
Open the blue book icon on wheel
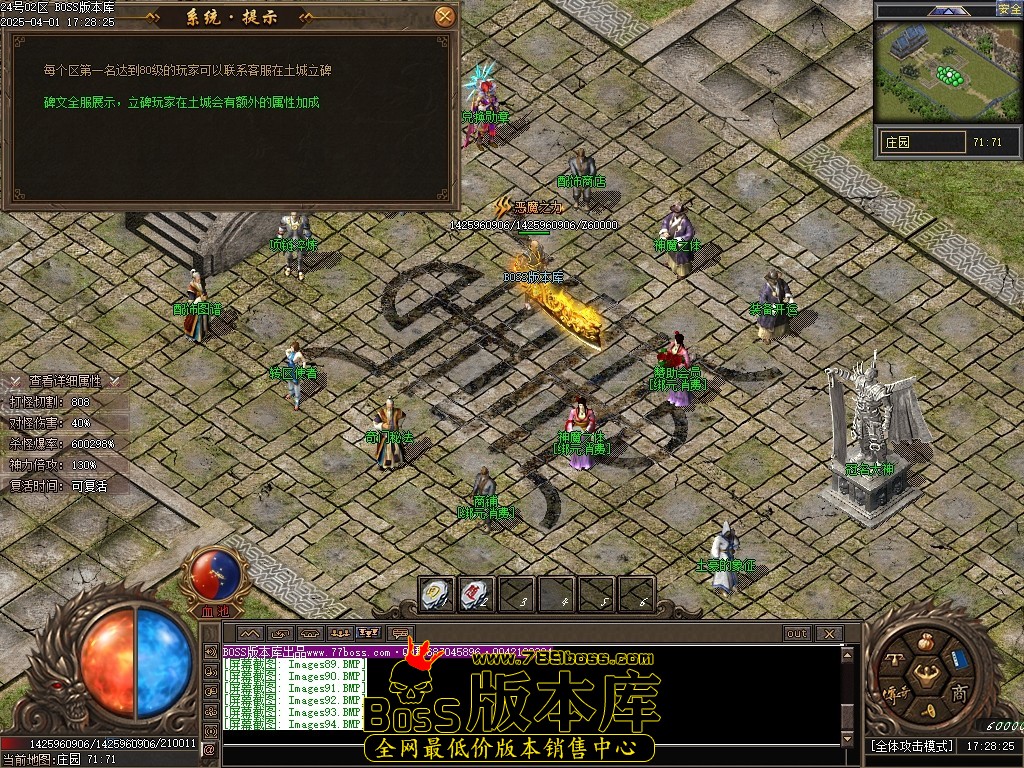click(959, 658)
